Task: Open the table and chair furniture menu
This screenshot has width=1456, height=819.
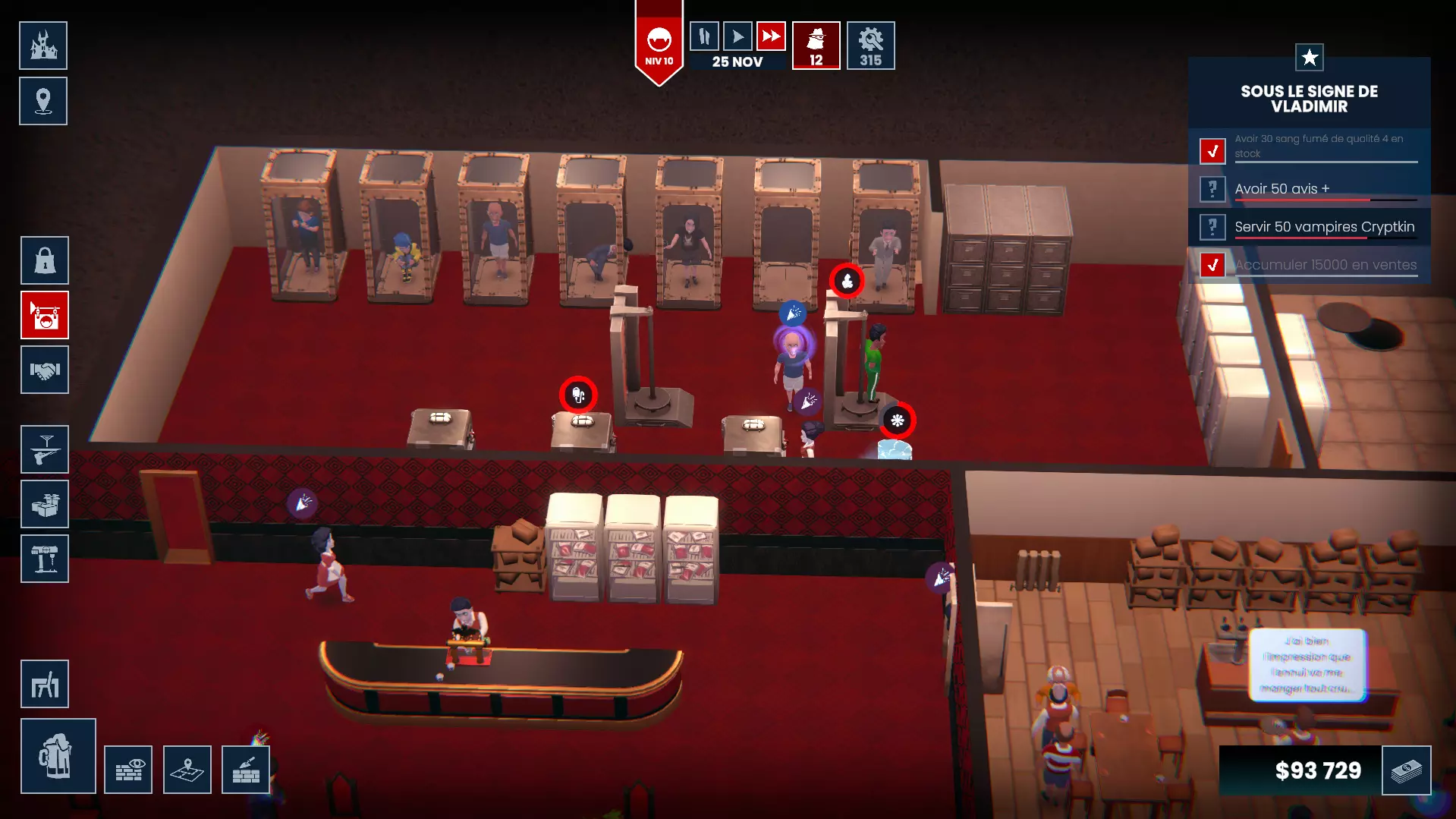Action: pos(45,684)
